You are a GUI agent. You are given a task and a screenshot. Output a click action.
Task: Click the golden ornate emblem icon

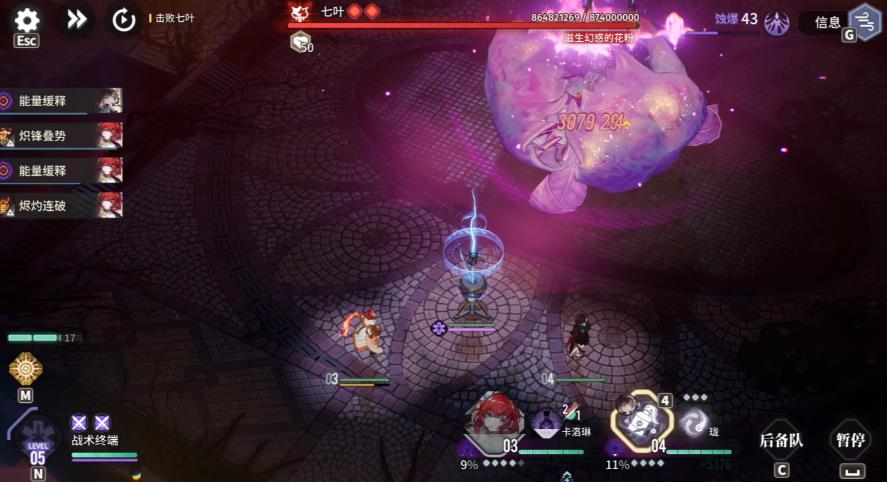25,368
